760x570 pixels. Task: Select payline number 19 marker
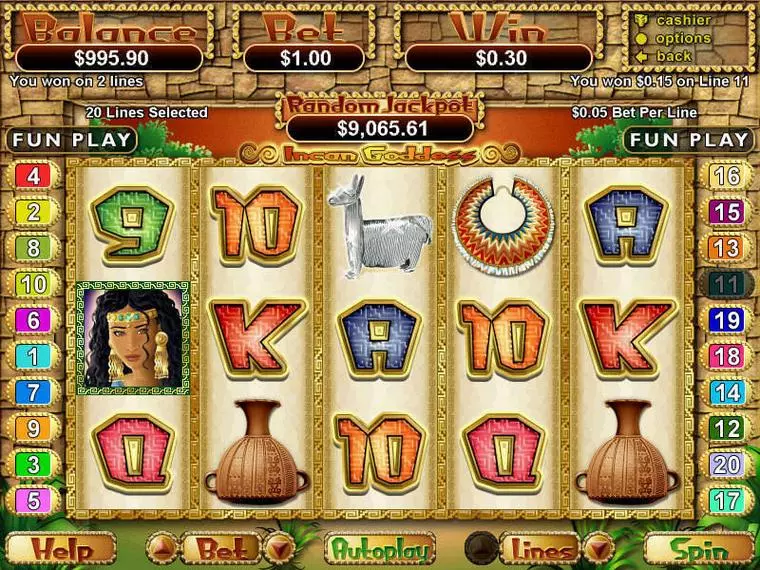[x=727, y=320]
